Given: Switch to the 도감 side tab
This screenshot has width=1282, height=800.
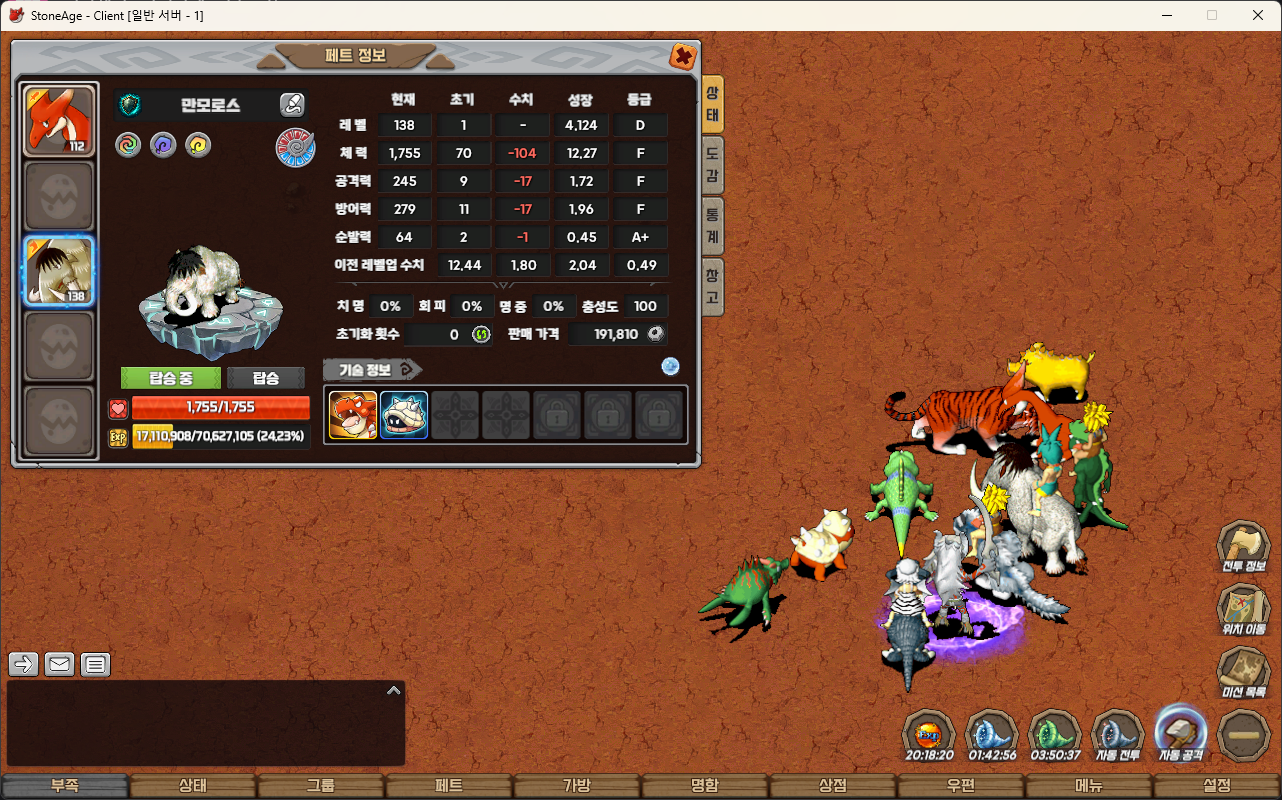Looking at the screenshot, I should coord(712,165).
